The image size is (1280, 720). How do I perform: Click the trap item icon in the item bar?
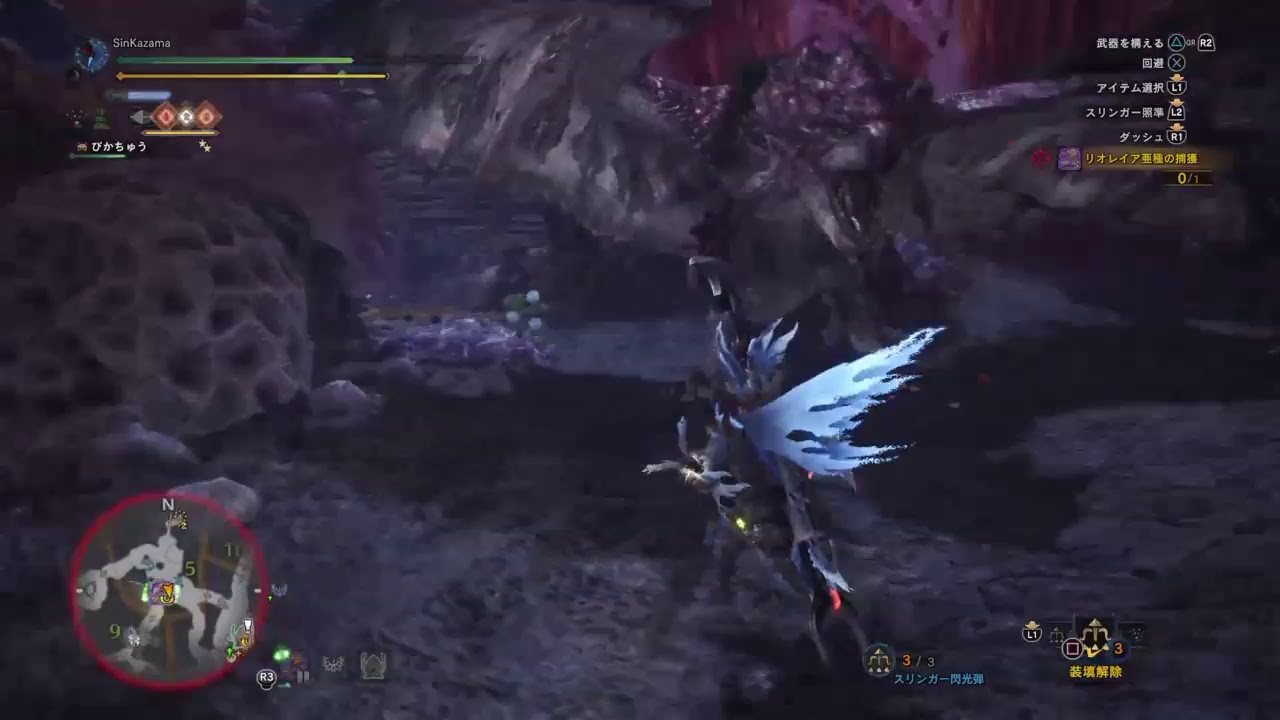(x=374, y=665)
